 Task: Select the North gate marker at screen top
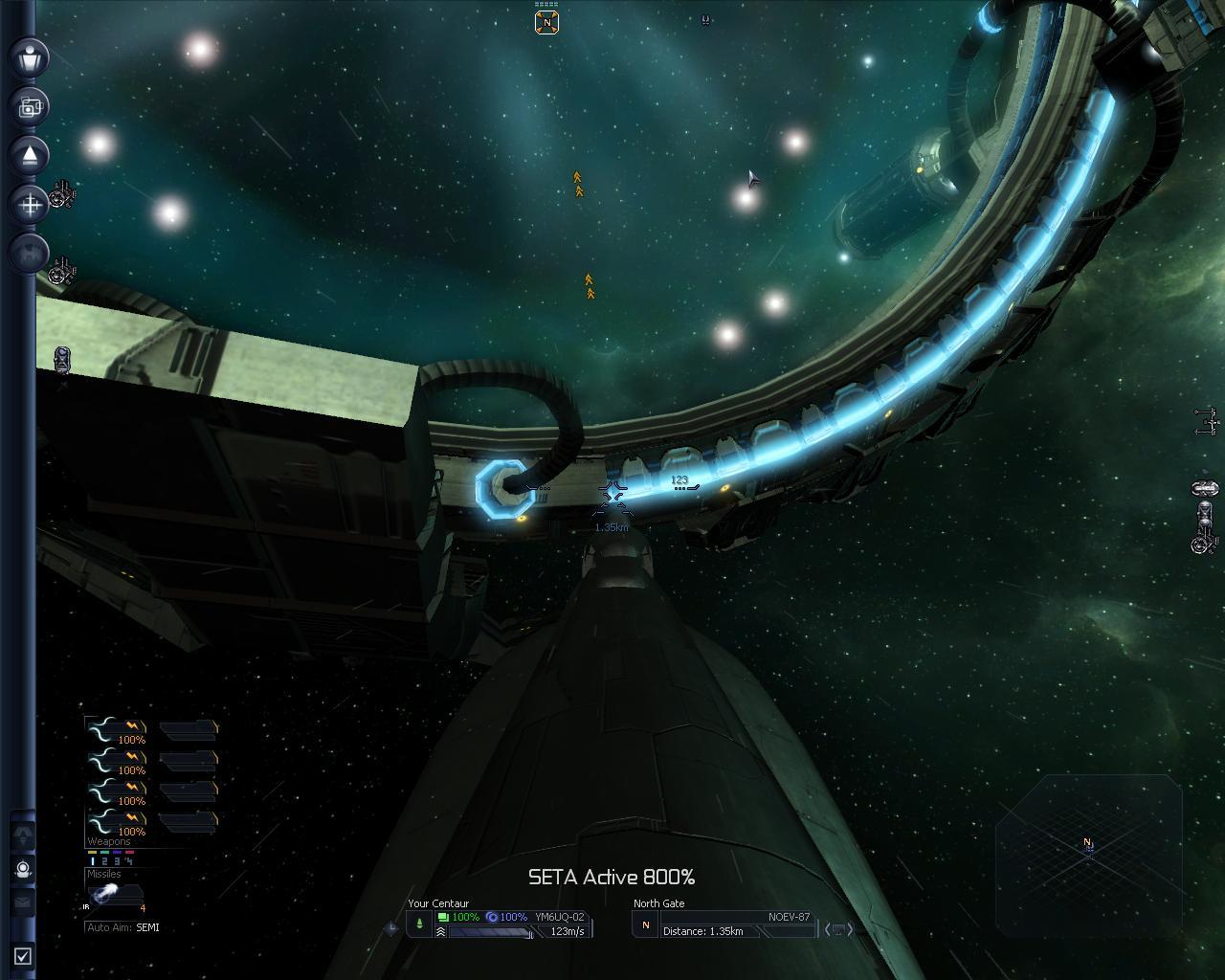click(546, 22)
